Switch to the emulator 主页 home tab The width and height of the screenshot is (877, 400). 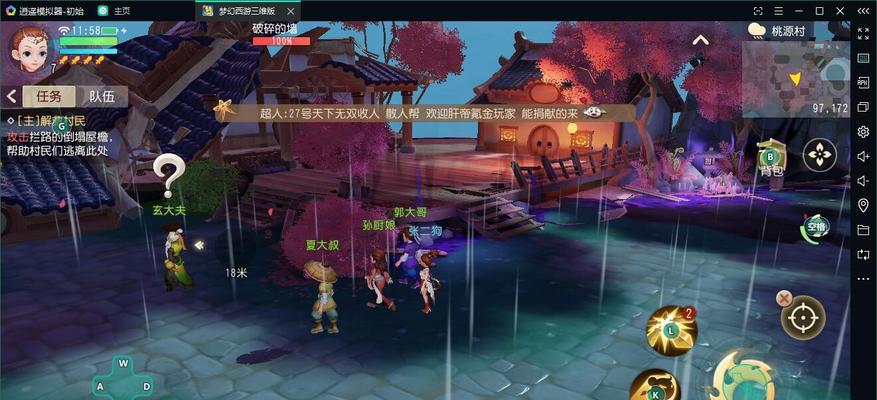[116, 10]
